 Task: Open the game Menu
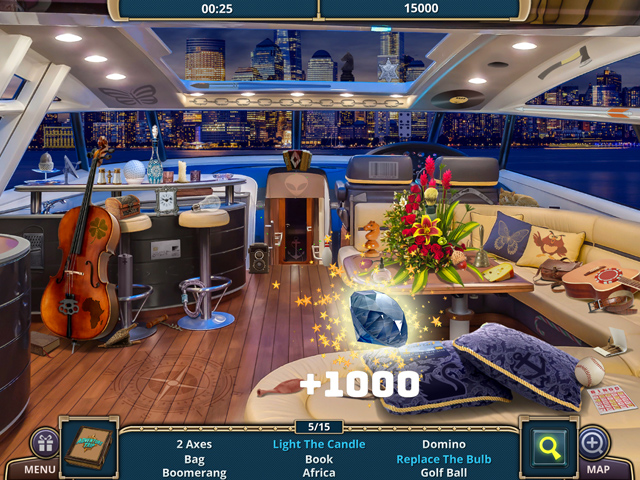[40, 468]
